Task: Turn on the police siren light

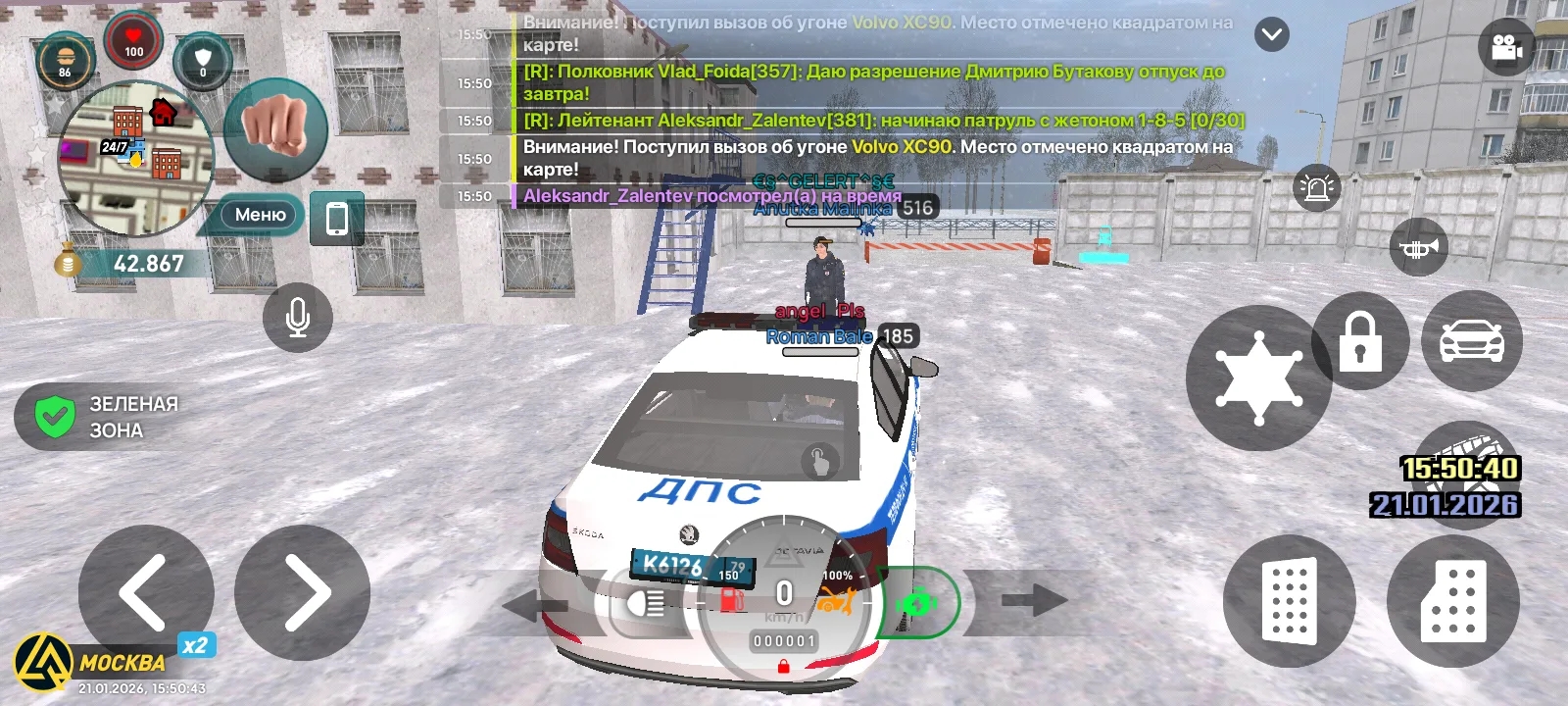Action: point(1317,186)
